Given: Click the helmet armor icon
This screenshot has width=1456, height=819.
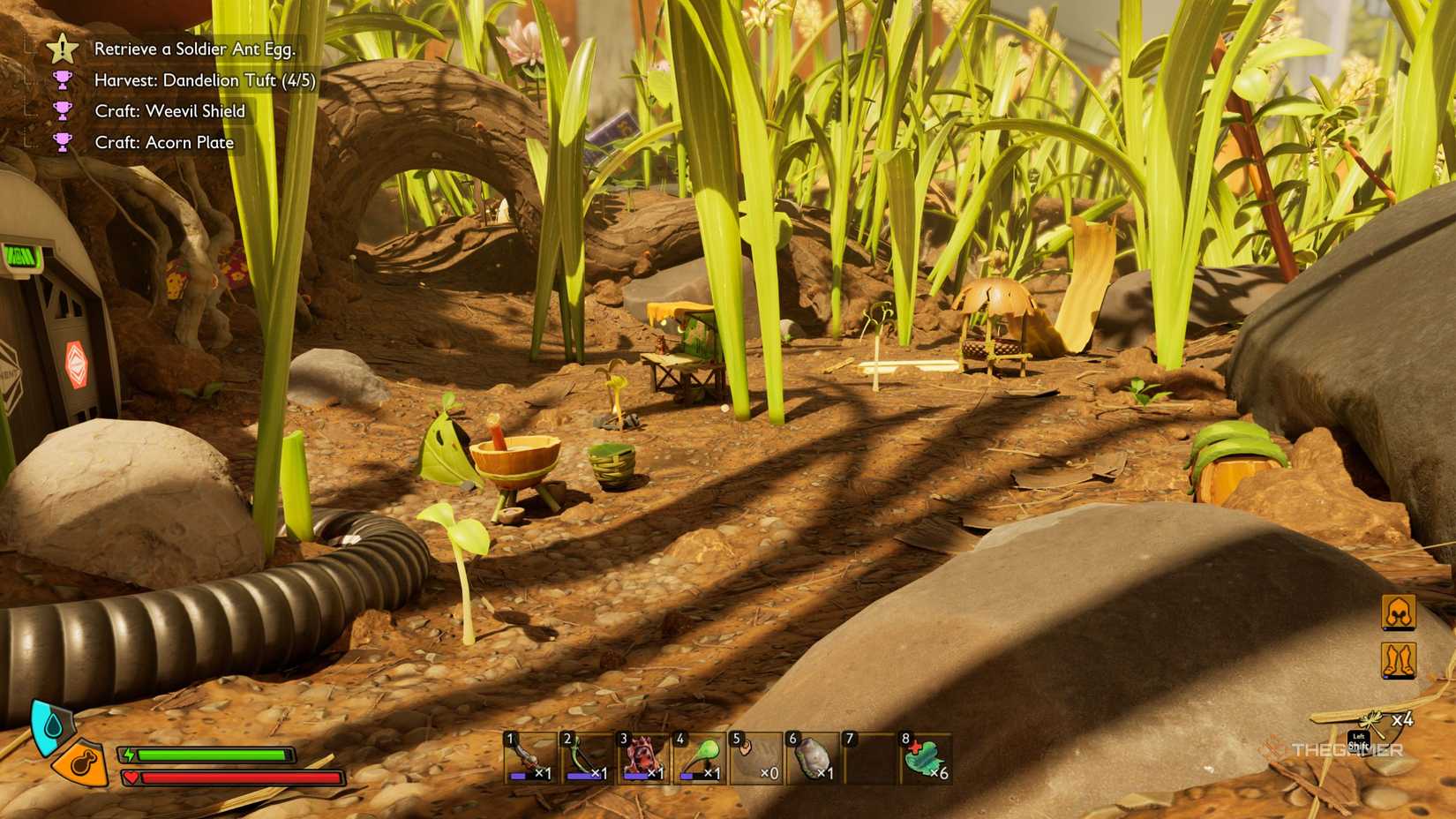Looking at the screenshot, I should pyautogui.click(x=1399, y=612).
